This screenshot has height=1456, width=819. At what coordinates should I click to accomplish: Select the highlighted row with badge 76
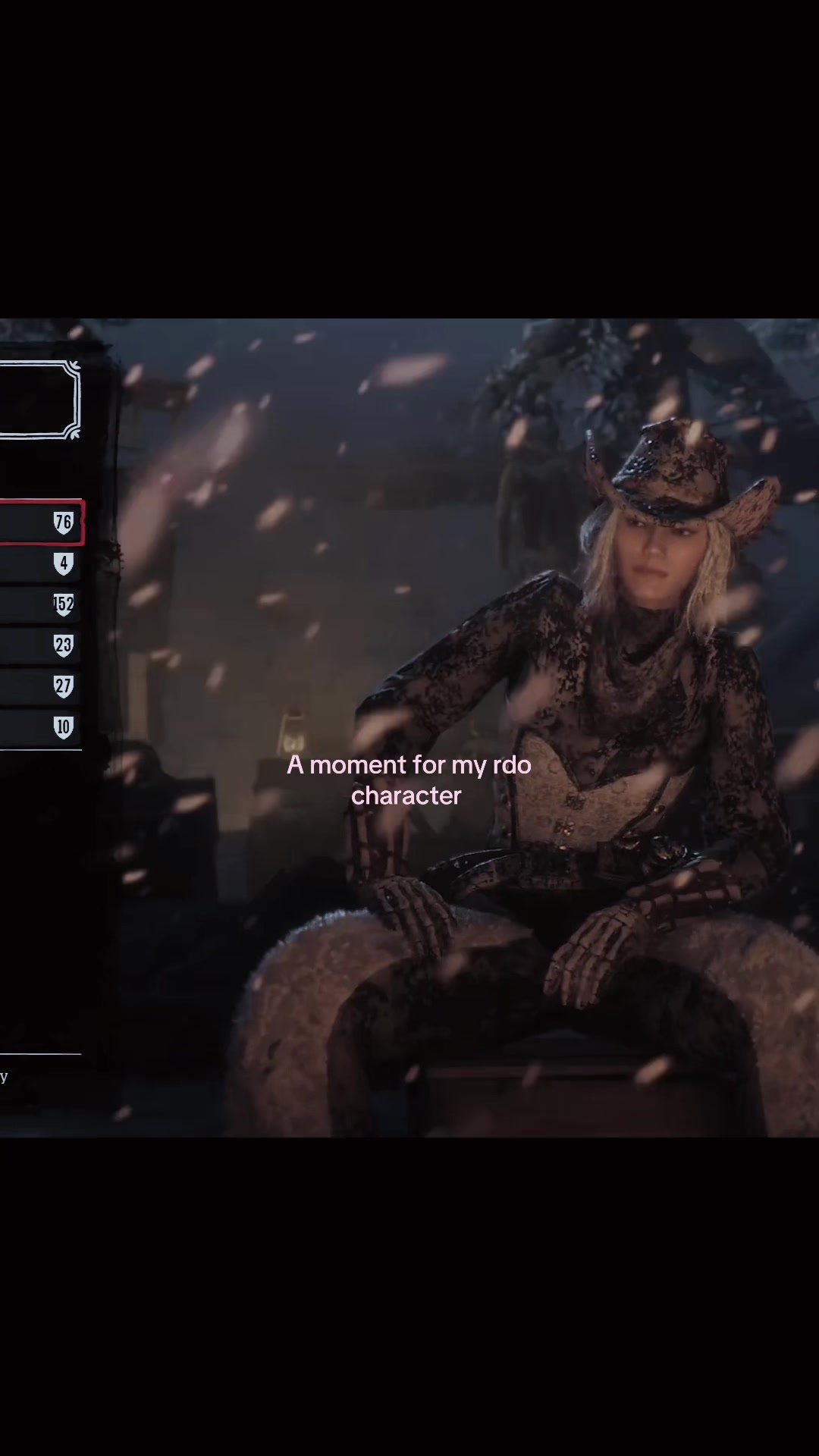click(39, 522)
